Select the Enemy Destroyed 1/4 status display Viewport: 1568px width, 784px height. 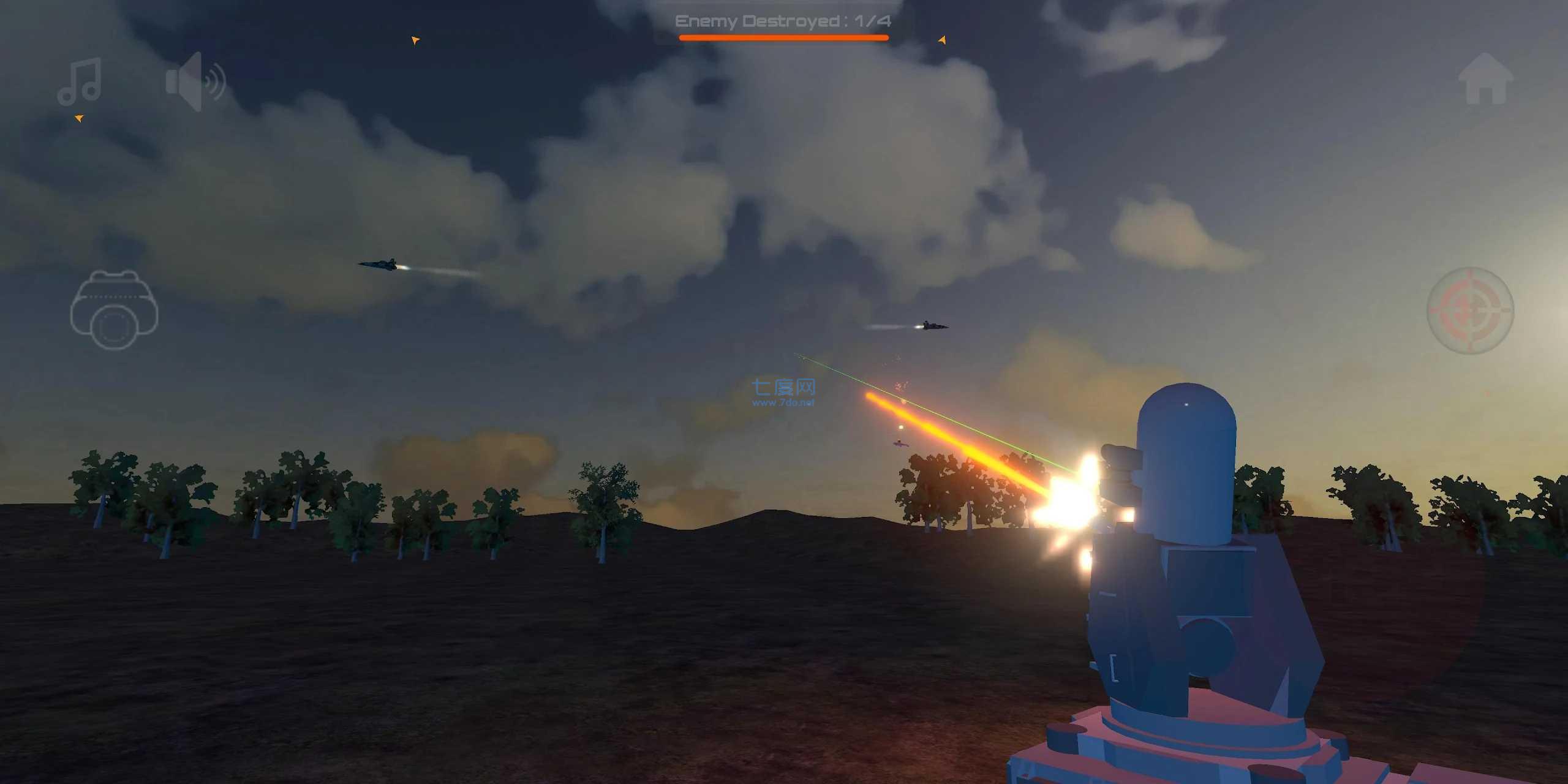pyautogui.click(x=783, y=21)
